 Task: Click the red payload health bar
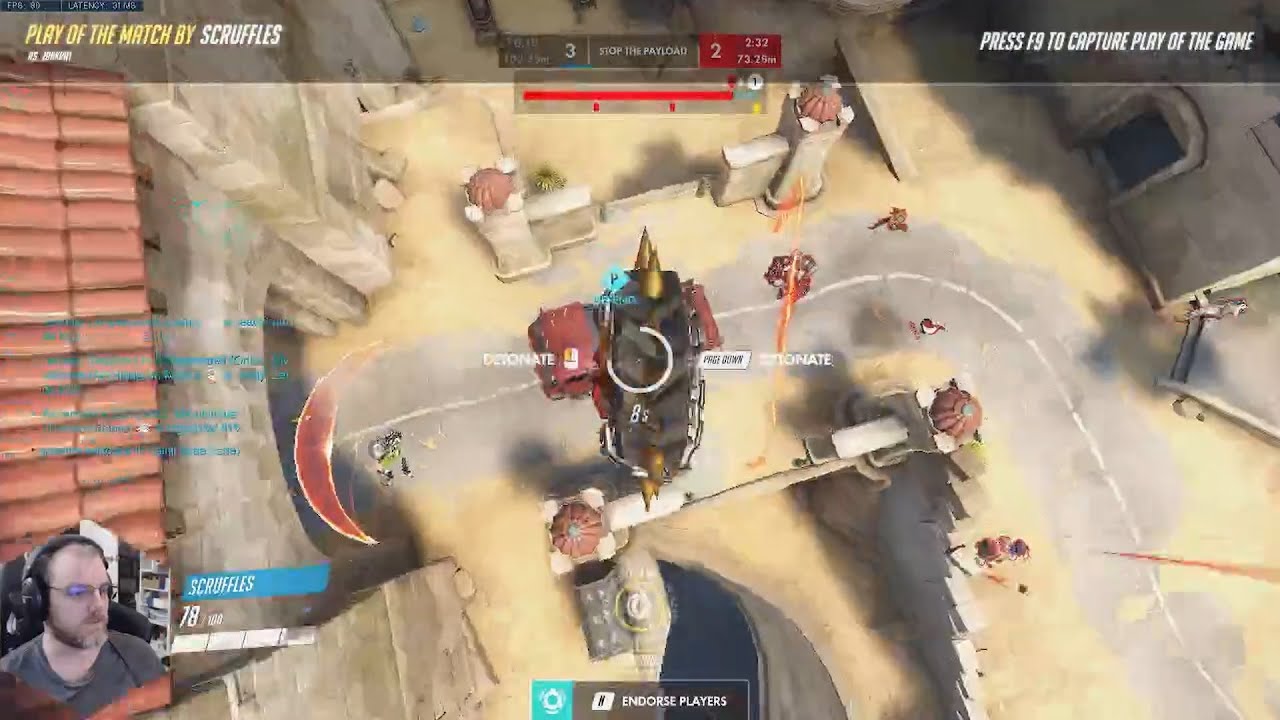(x=628, y=93)
